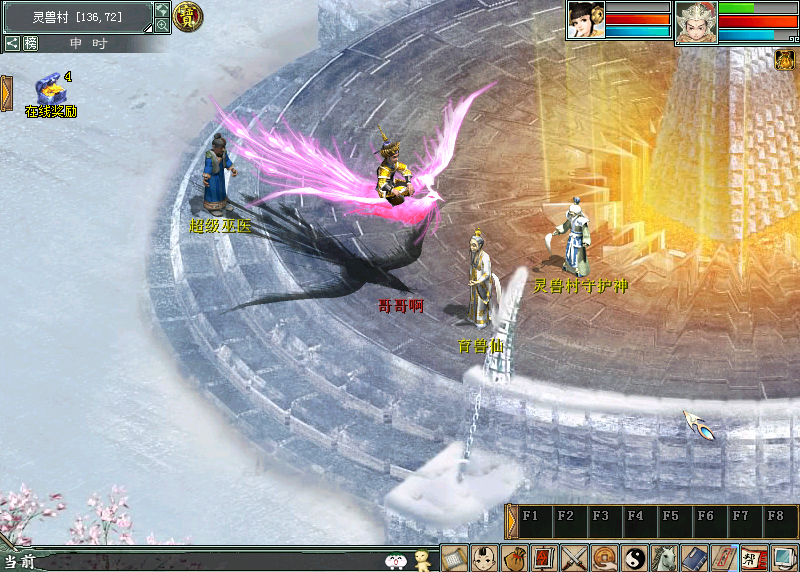Toggle the hotkey bar arrow beside F1

coord(512,522)
